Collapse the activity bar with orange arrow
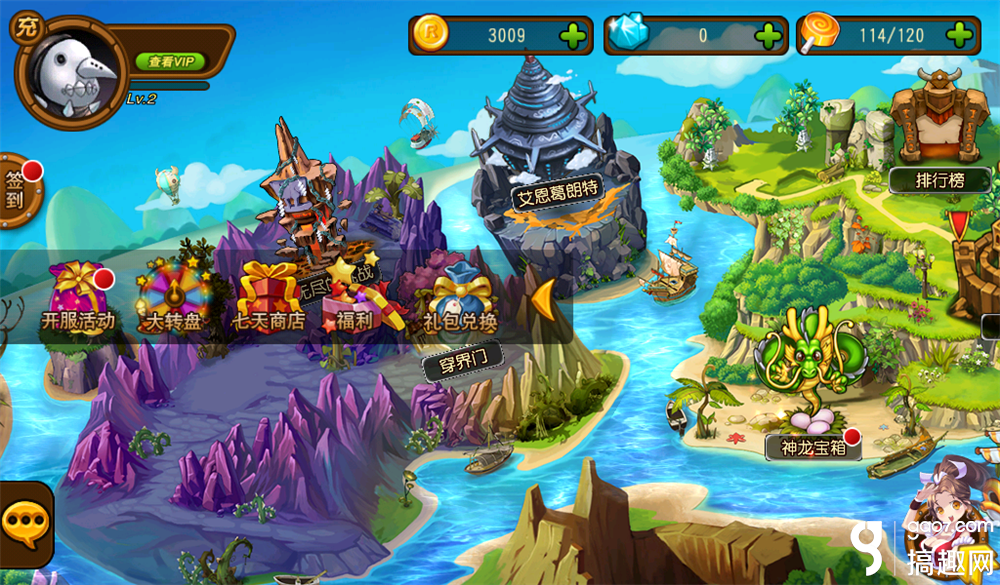Screen dimensions: 1000x585 pyautogui.click(x=544, y=297)
